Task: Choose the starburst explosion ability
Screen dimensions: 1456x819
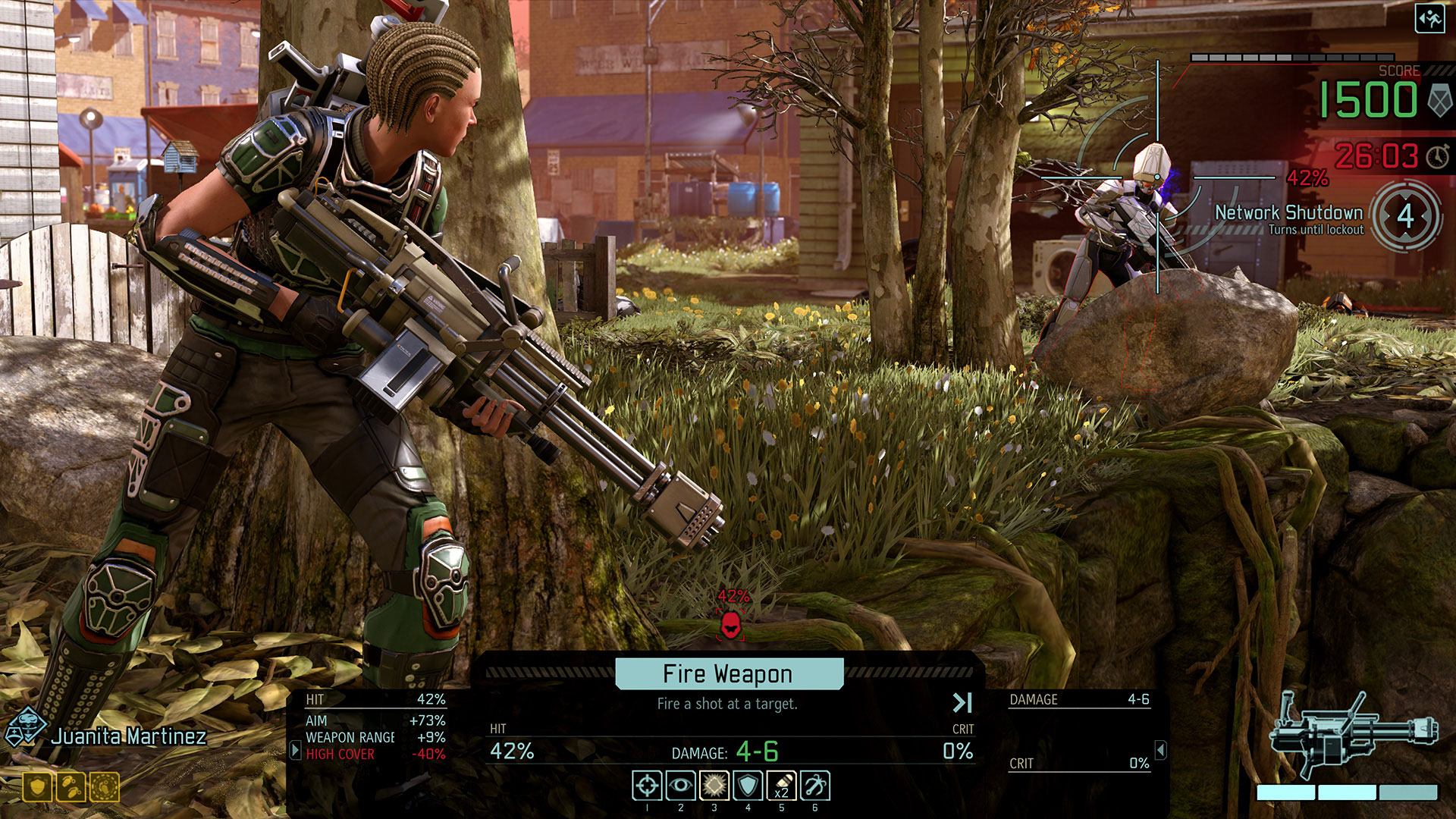Action: (x=714, y=786)
